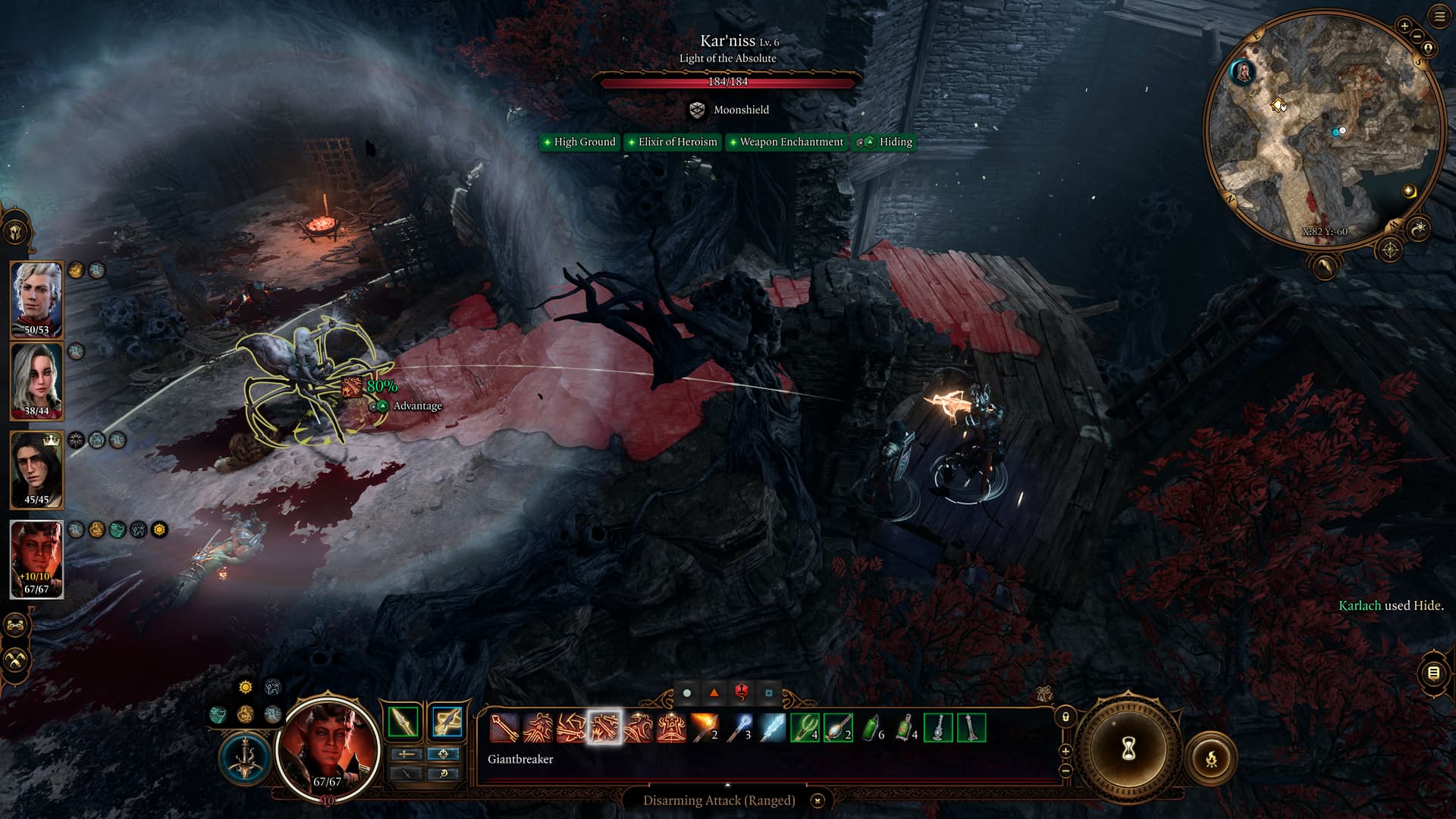Zoom in on the minimap
Viewport: 1456px width, 819px height.
coord(1404,26)
